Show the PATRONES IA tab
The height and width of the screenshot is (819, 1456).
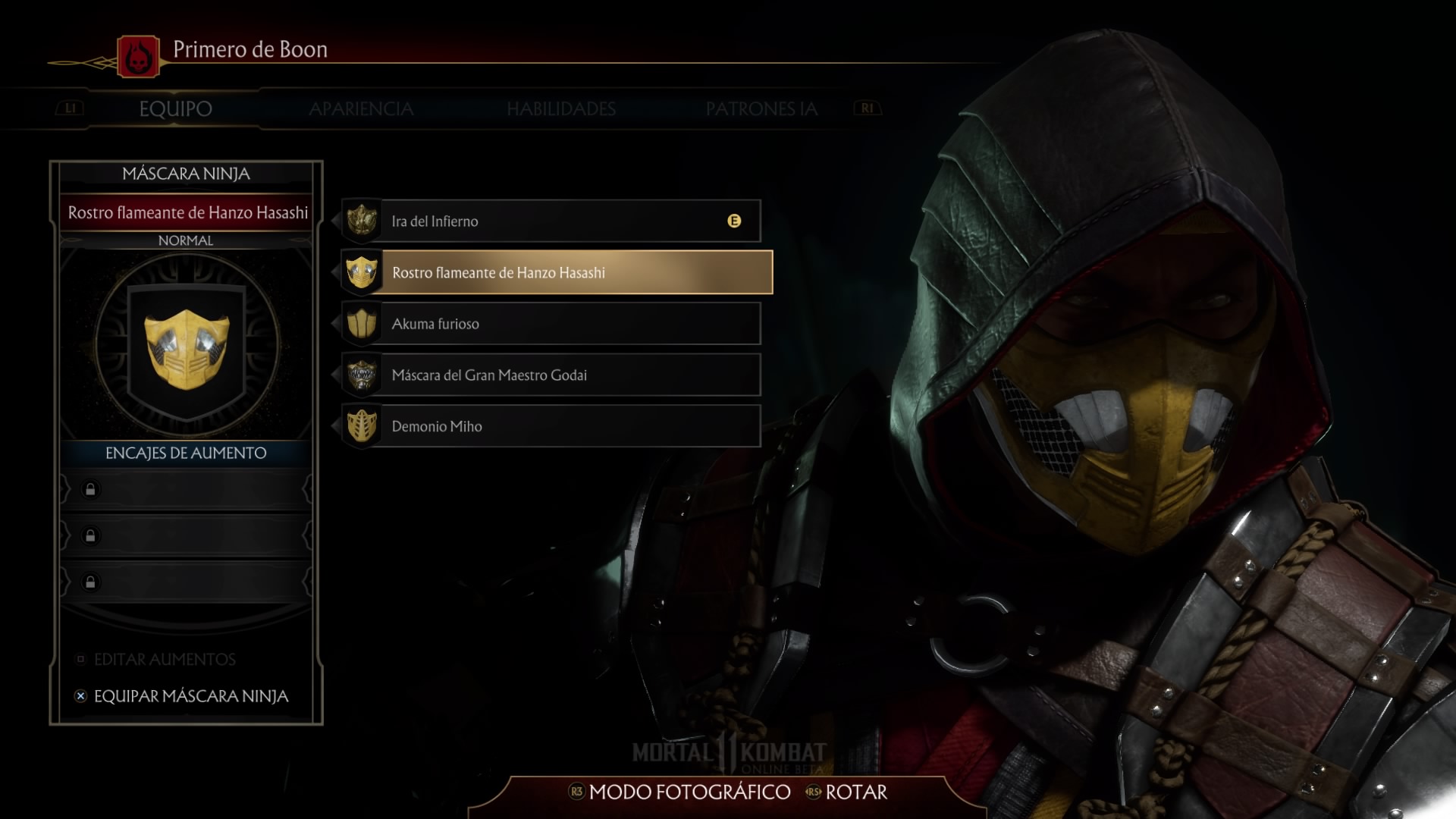[761, 109]
